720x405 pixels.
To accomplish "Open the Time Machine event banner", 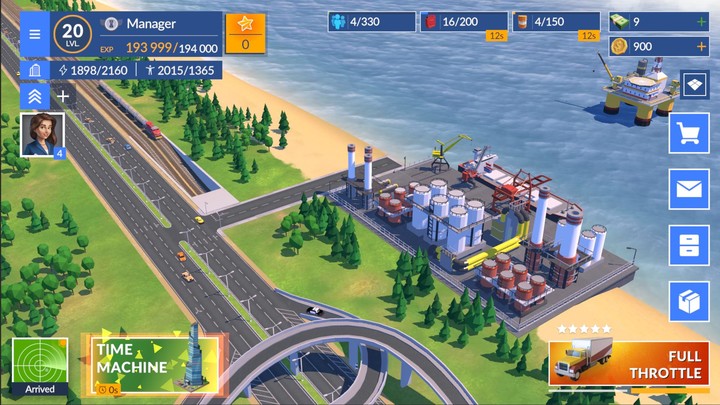I will (155, 362).
